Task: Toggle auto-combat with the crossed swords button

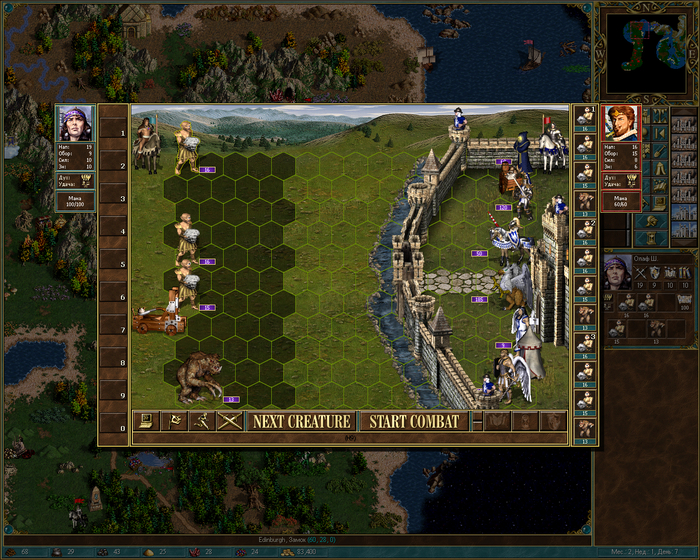Action: click(x=230, y=421)
